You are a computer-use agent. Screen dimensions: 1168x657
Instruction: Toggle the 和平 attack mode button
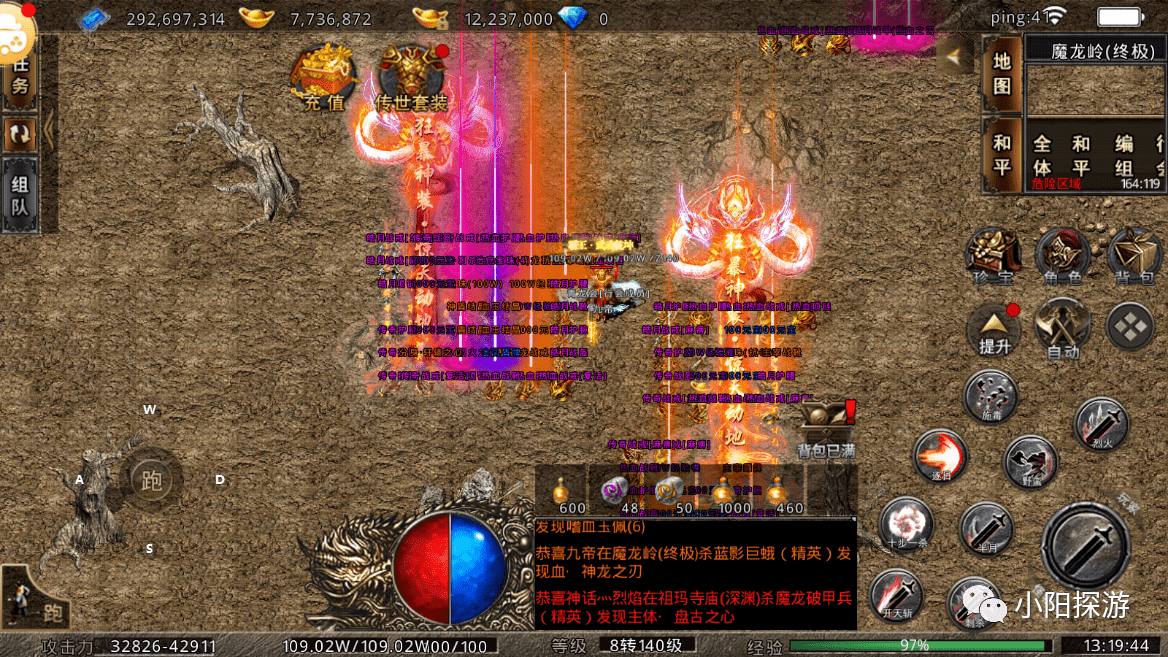click(1002, 154)
